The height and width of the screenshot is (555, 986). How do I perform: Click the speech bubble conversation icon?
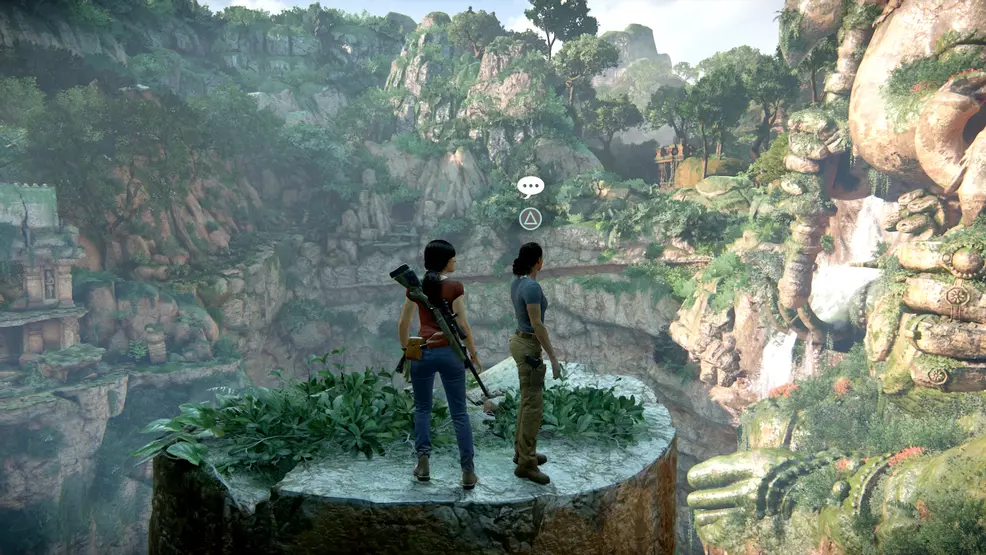(x=530, y=186)
